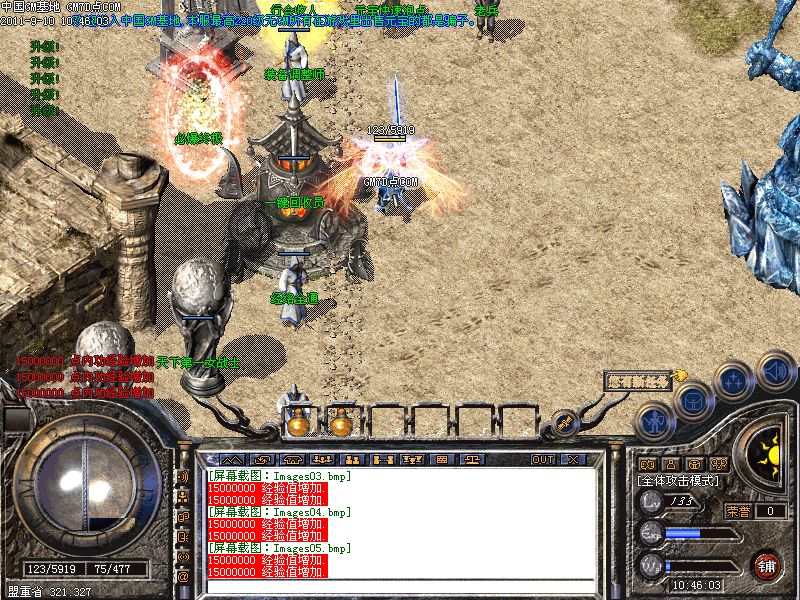Open the bag round button
The image size is (800, 600).
point(692,401)
